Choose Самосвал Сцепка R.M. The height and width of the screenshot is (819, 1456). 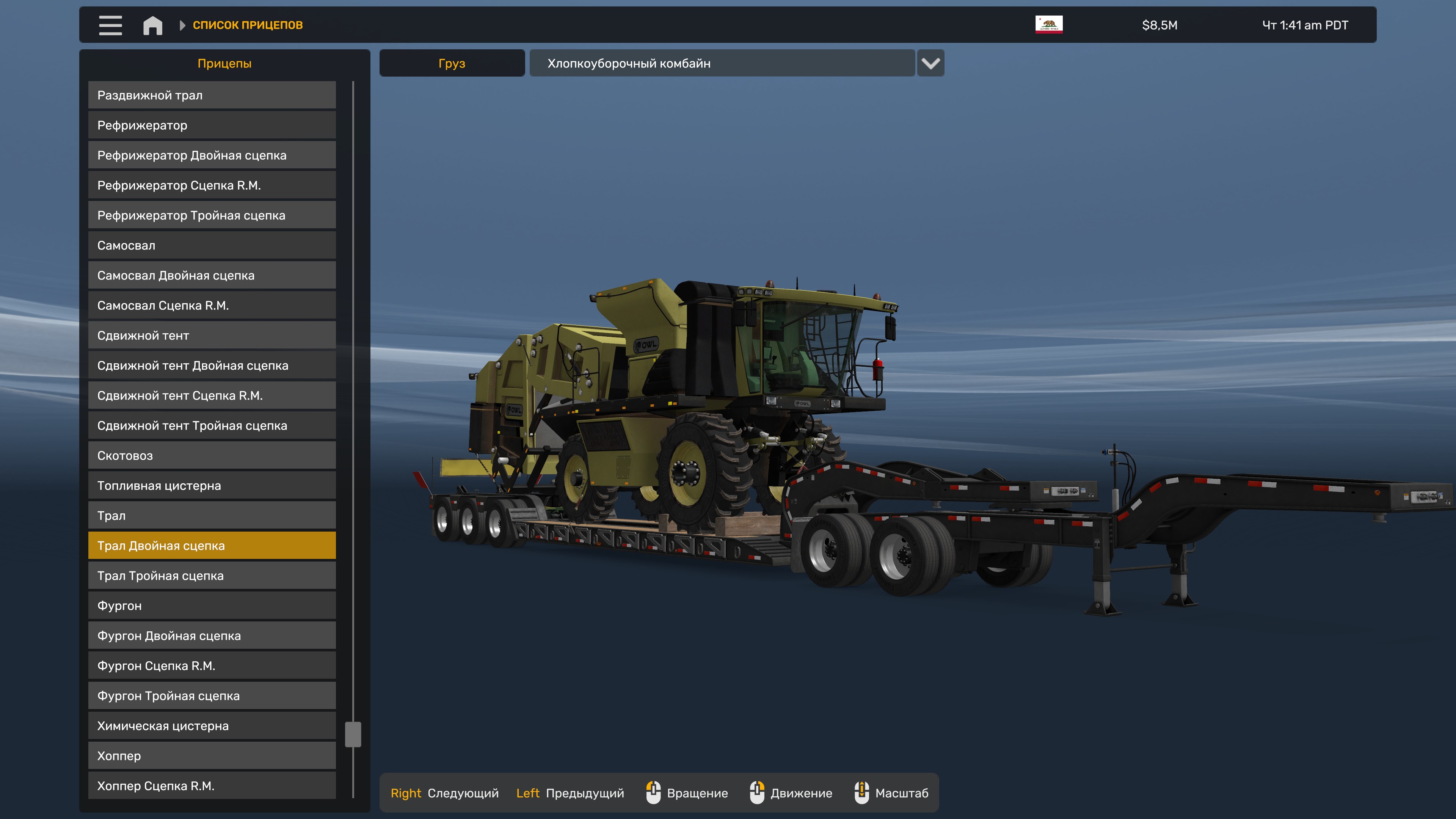click(212, 305)
